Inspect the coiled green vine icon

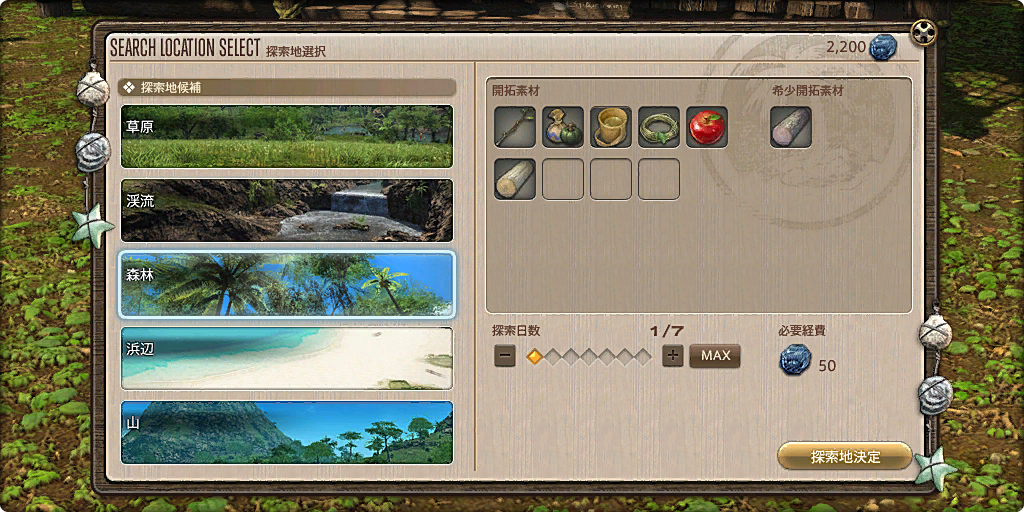[659, 127]
